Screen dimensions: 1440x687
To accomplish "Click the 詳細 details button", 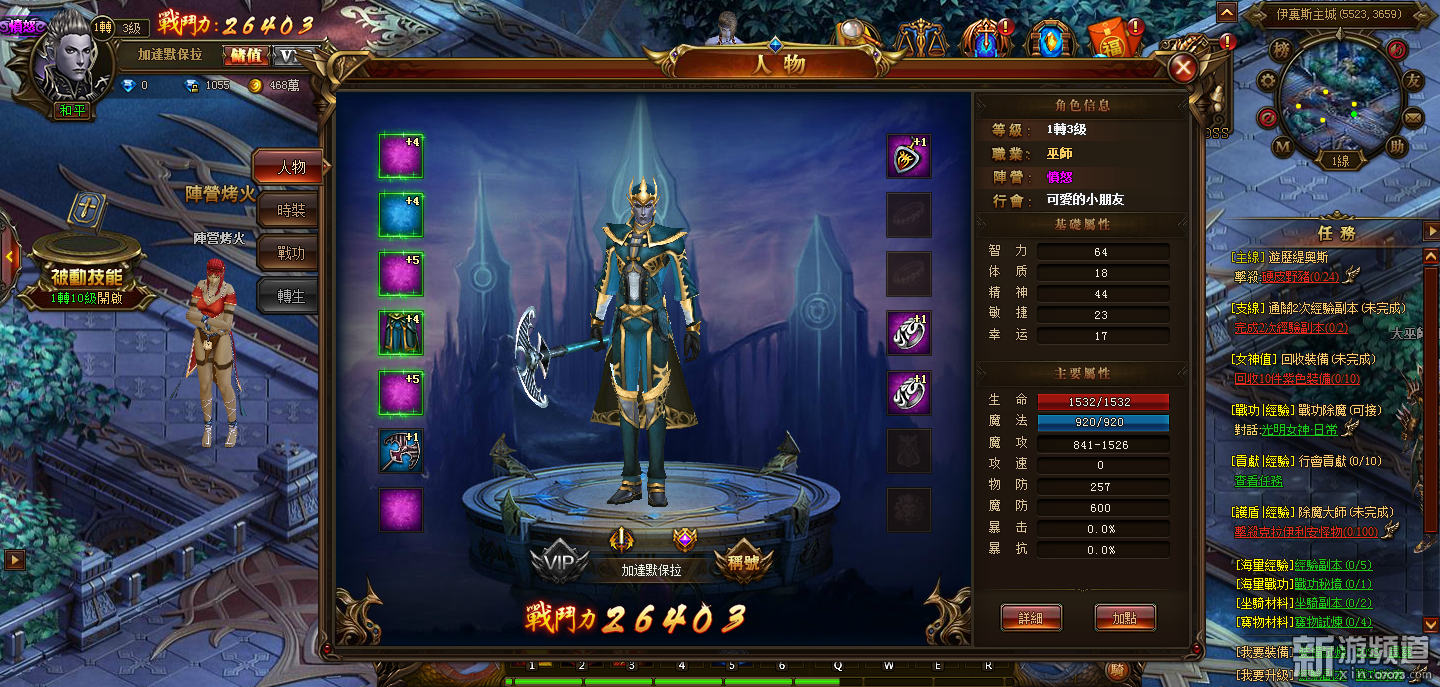I will 1030,618.
